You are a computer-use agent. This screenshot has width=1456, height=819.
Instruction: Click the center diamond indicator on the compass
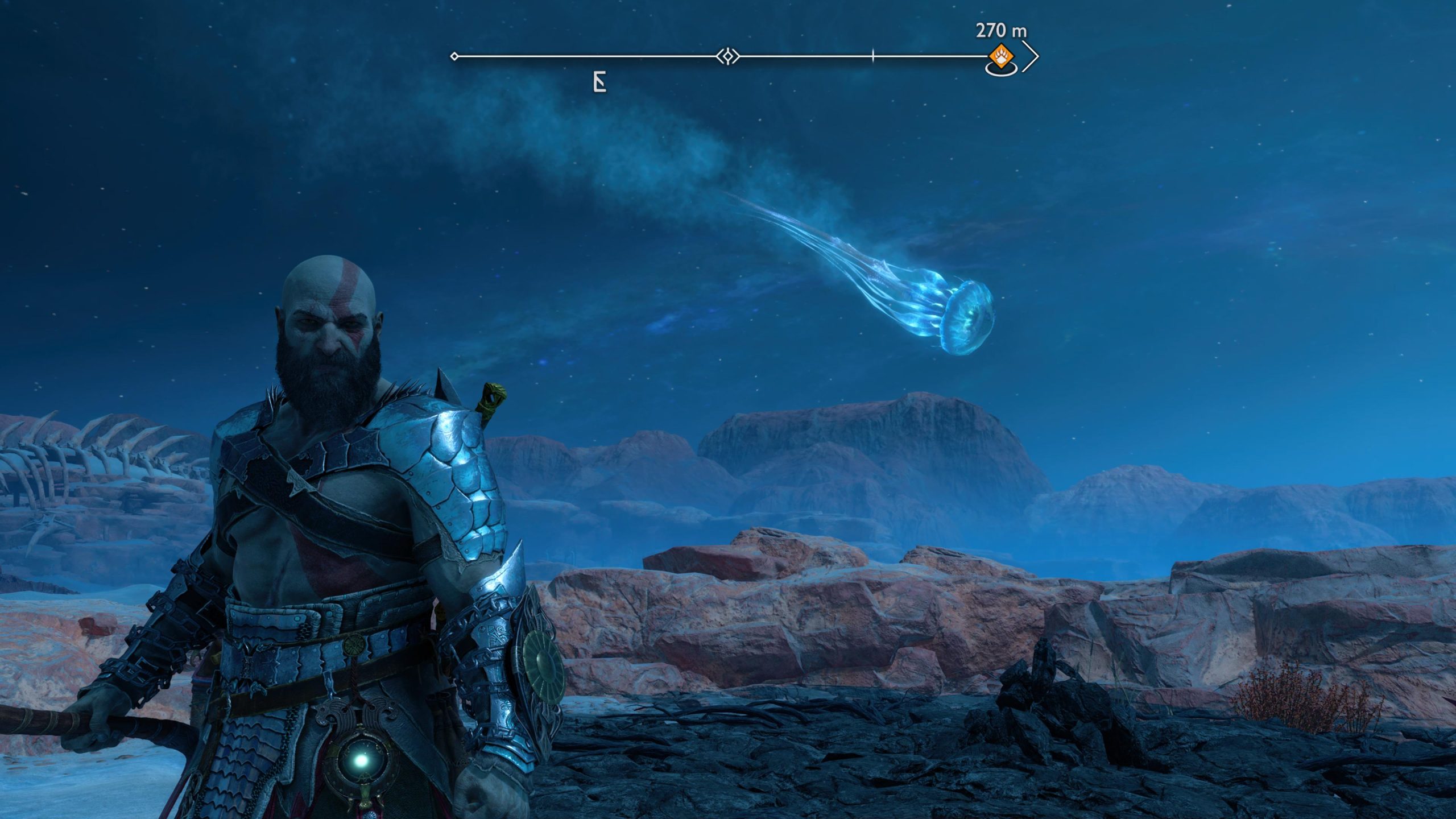pyautogui.click(x=727, y=56)
